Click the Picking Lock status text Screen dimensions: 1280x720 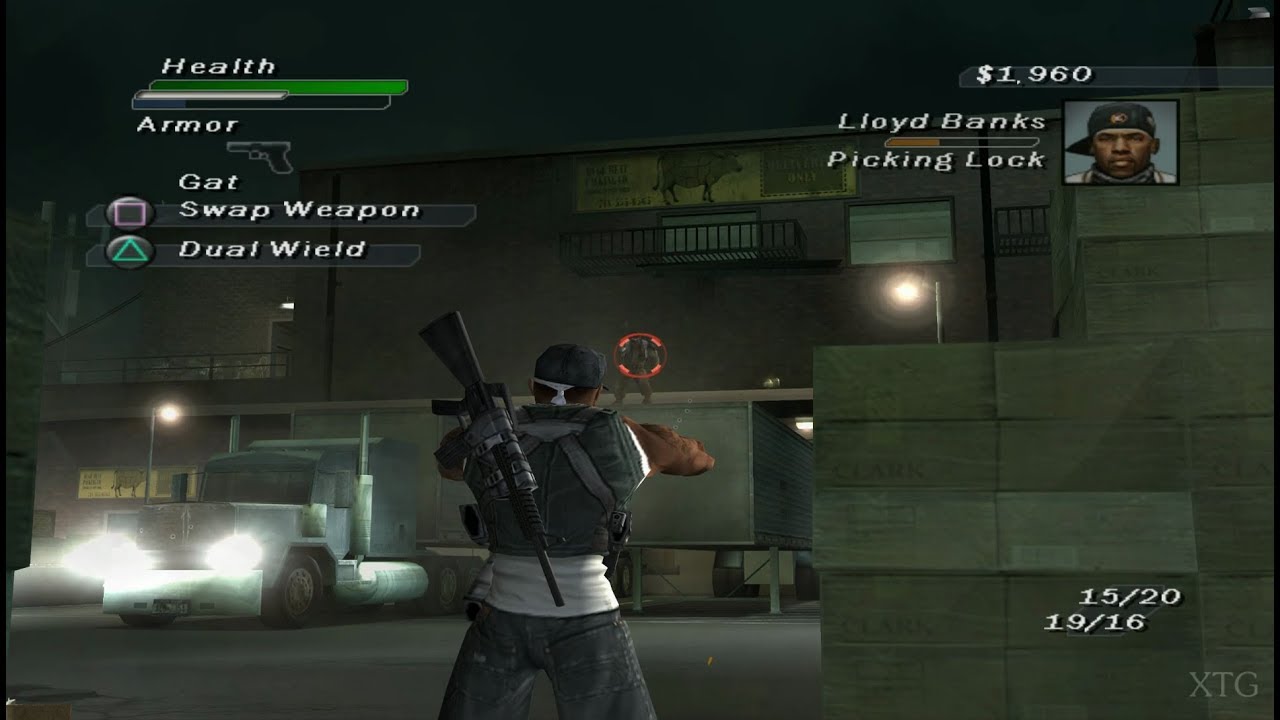click(938, 158)
